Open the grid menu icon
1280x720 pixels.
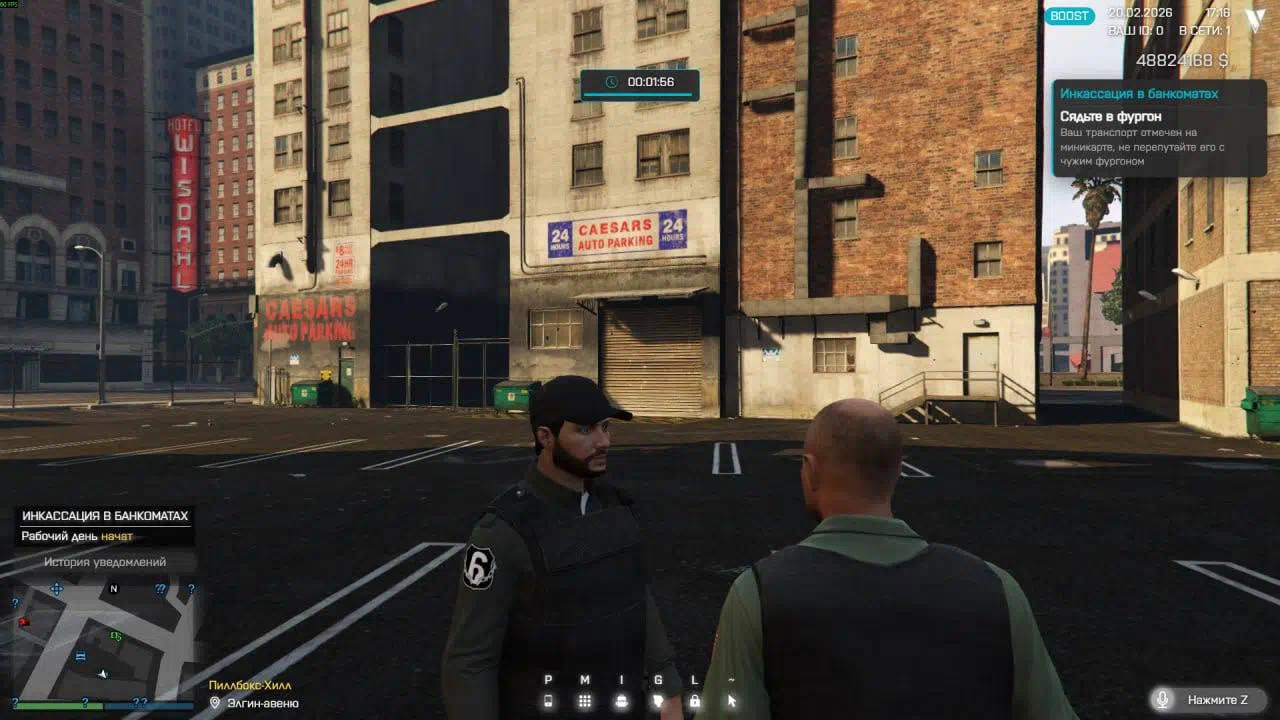585,701
